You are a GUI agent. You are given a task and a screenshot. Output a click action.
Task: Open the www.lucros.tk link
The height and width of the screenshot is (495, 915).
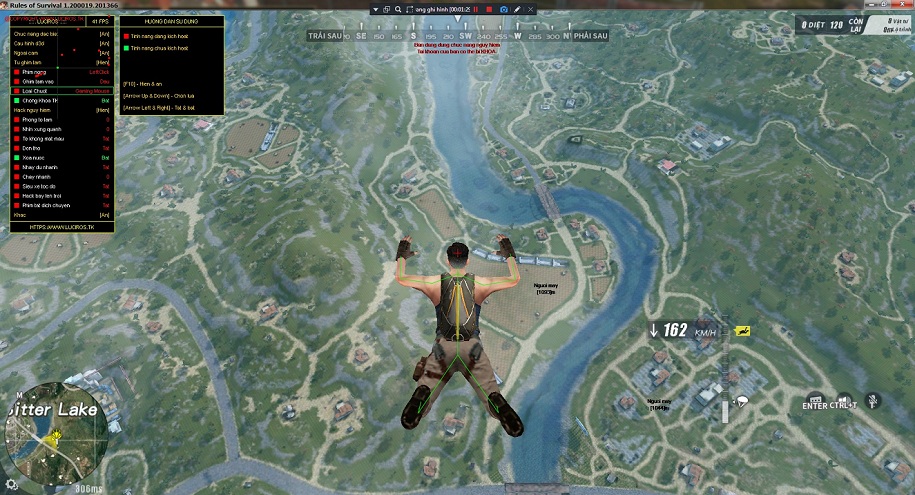(x=60, y=227)
